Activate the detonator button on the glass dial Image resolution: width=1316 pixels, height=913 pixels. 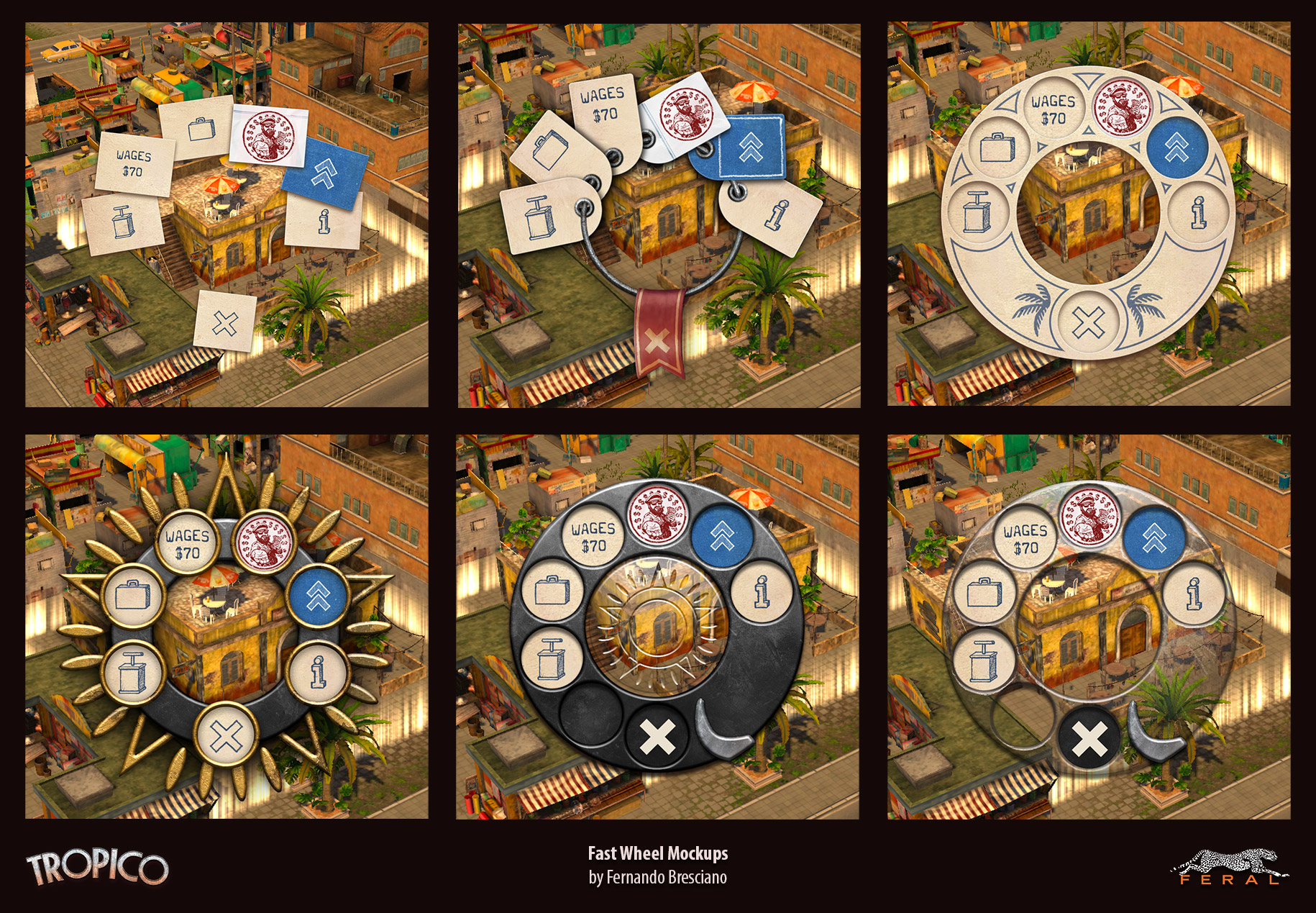[x=983, y=660]
